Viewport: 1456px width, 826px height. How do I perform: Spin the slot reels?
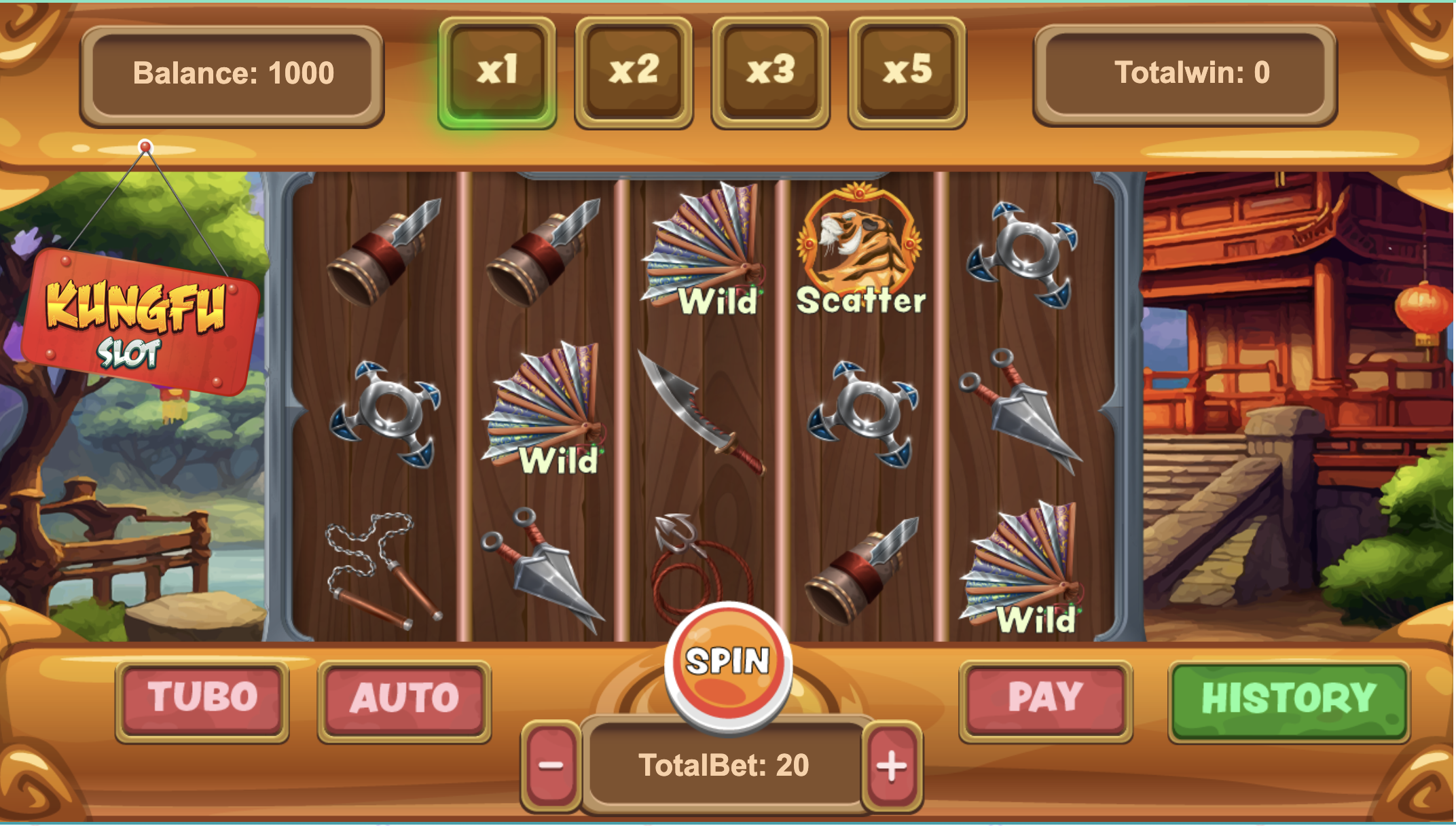[x=728, y=664]
